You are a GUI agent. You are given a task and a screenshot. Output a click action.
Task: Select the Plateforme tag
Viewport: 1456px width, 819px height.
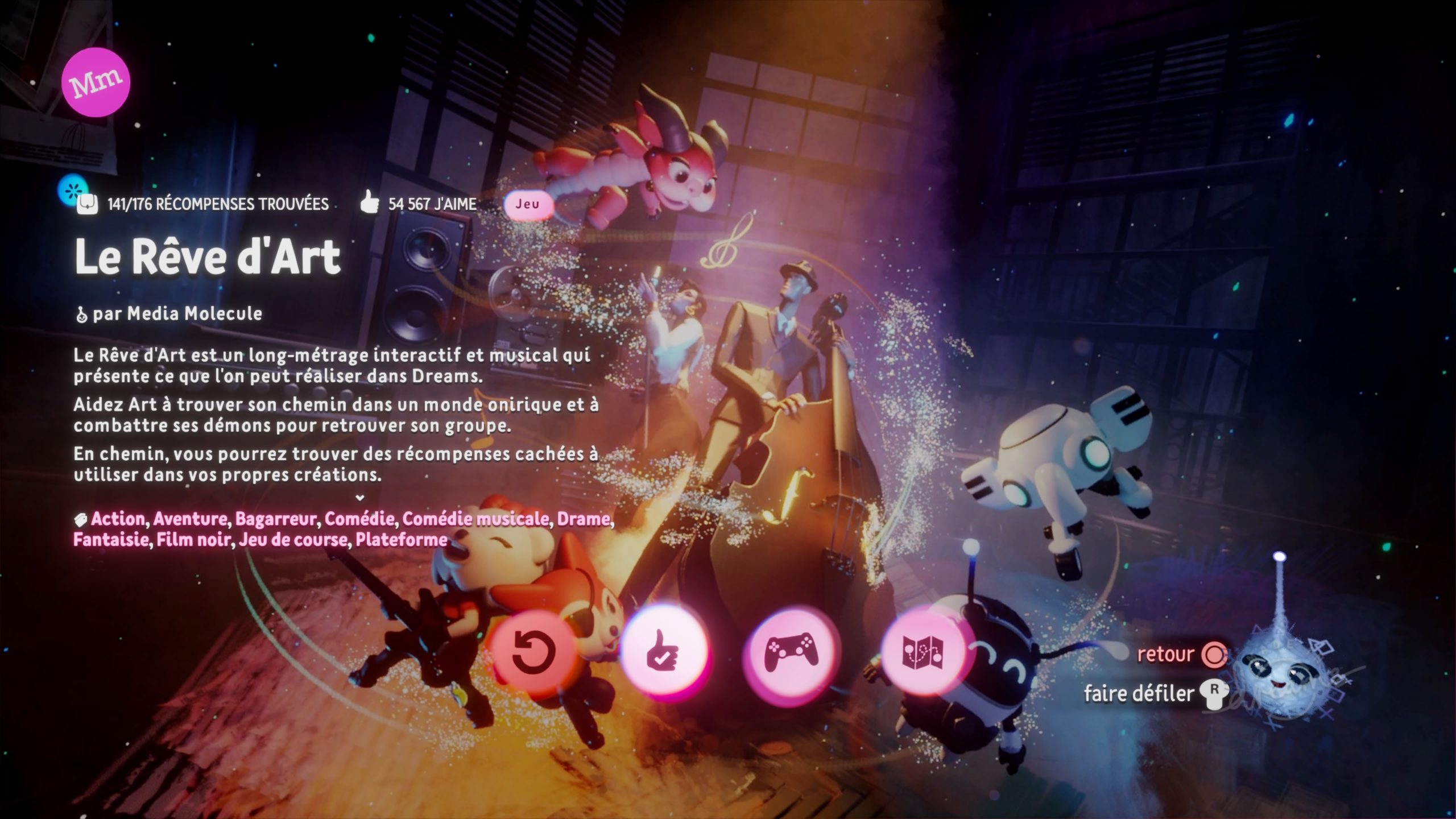pos(401,539)
